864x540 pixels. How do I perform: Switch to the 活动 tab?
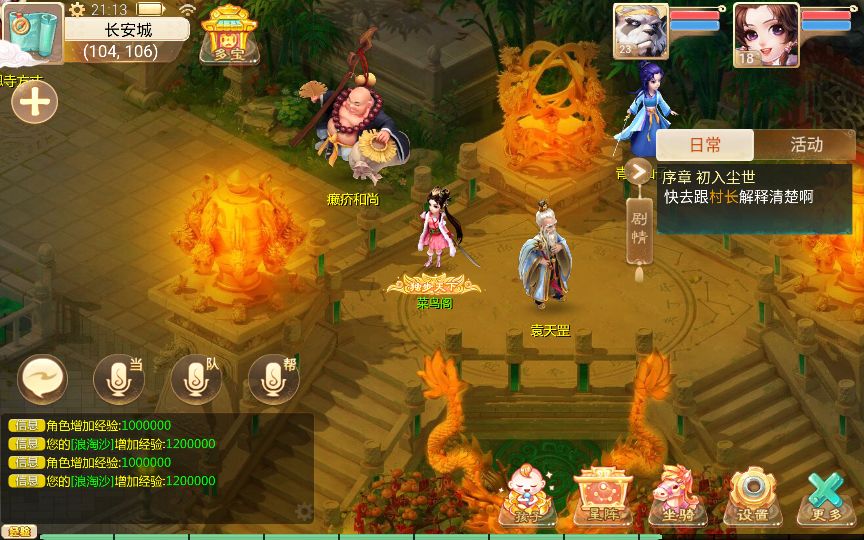point(806,145)
